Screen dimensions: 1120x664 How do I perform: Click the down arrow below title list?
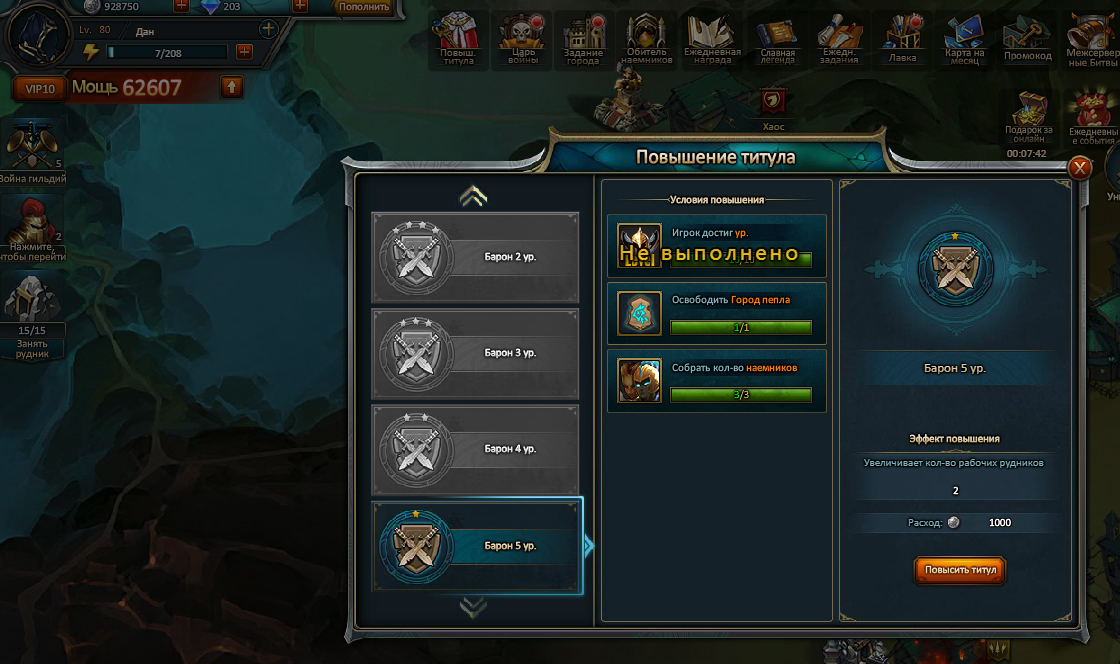click(x=473, y=606)
